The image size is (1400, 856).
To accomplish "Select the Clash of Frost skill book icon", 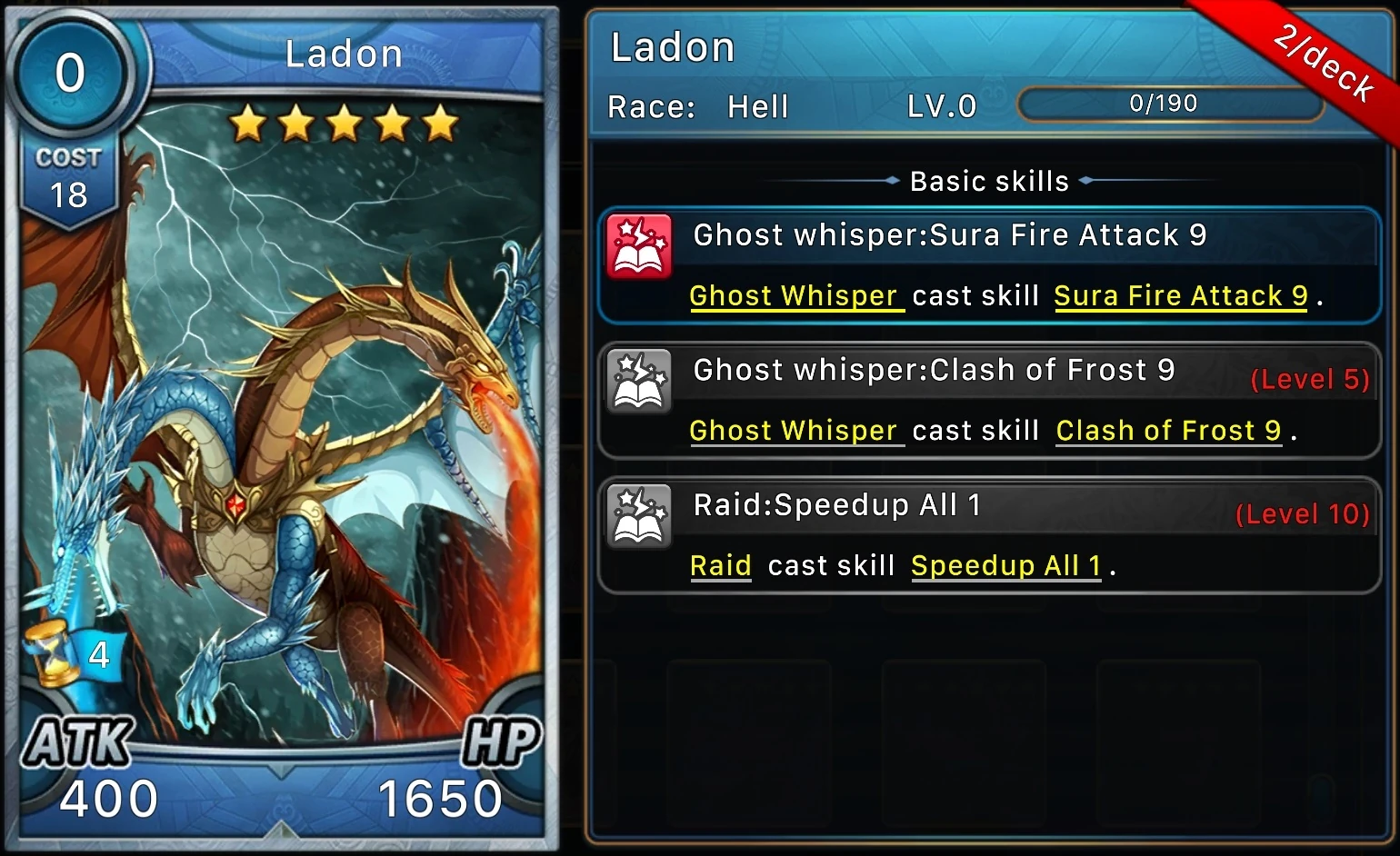I will [640, 380].
